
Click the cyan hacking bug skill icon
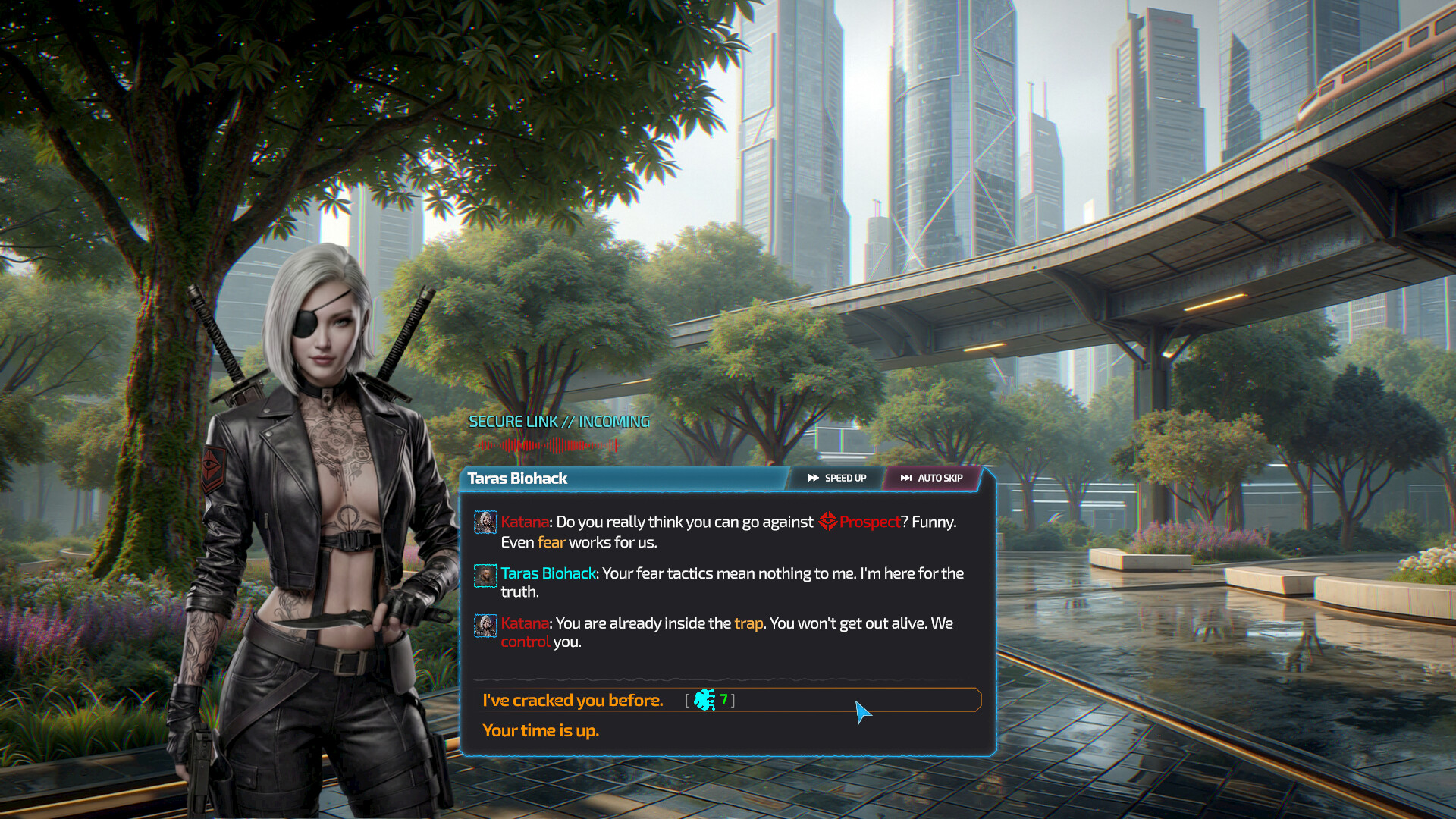[x=703, y=700]
